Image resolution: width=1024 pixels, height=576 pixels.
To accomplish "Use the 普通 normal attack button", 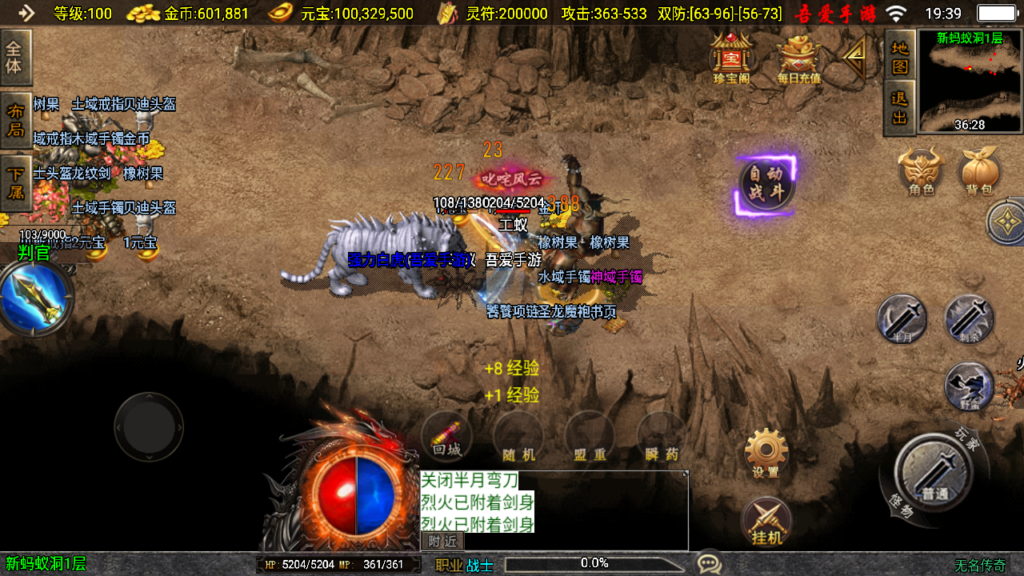I will [935, 473].
